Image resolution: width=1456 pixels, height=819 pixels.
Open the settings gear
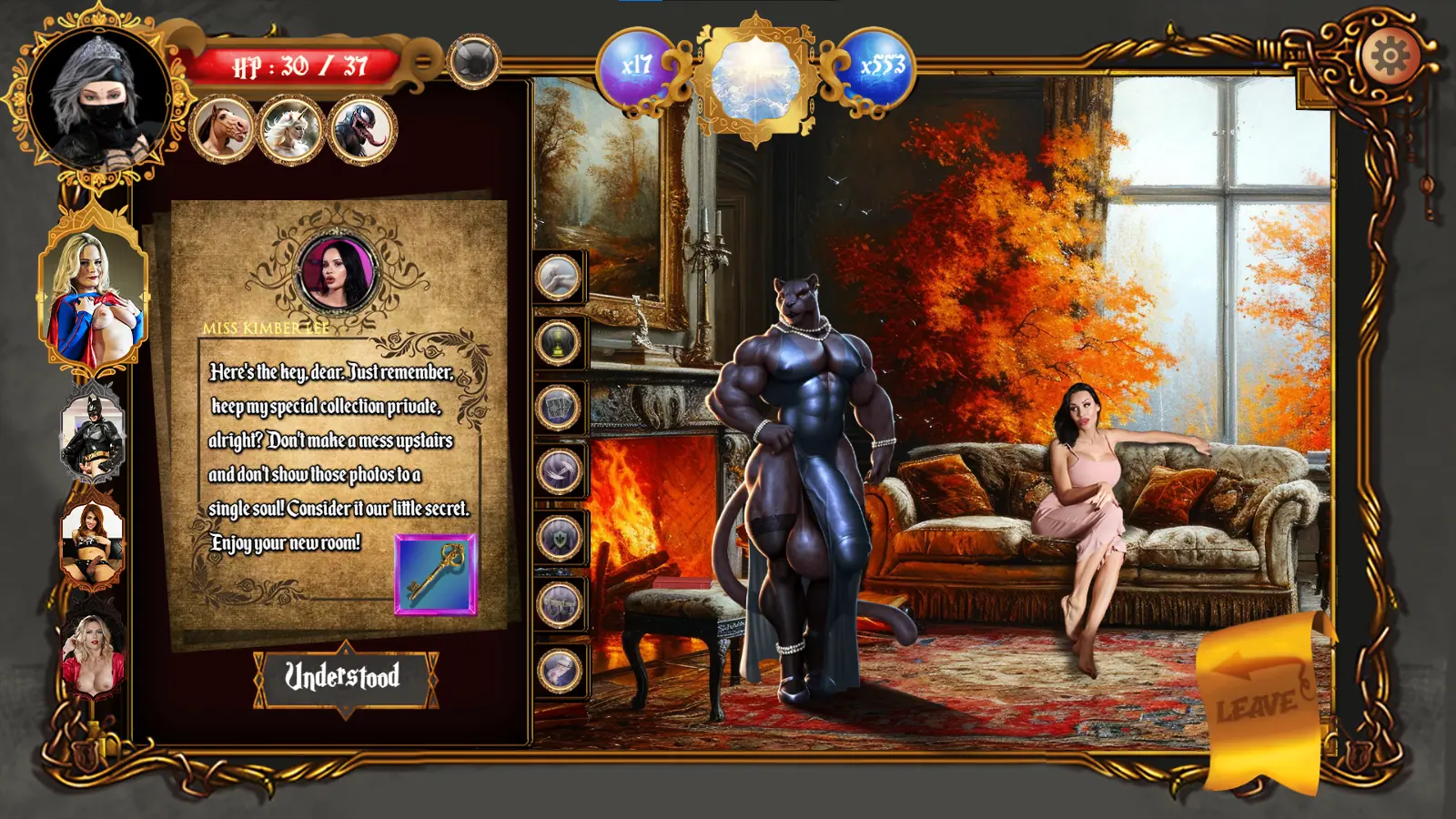point(1390,57)
